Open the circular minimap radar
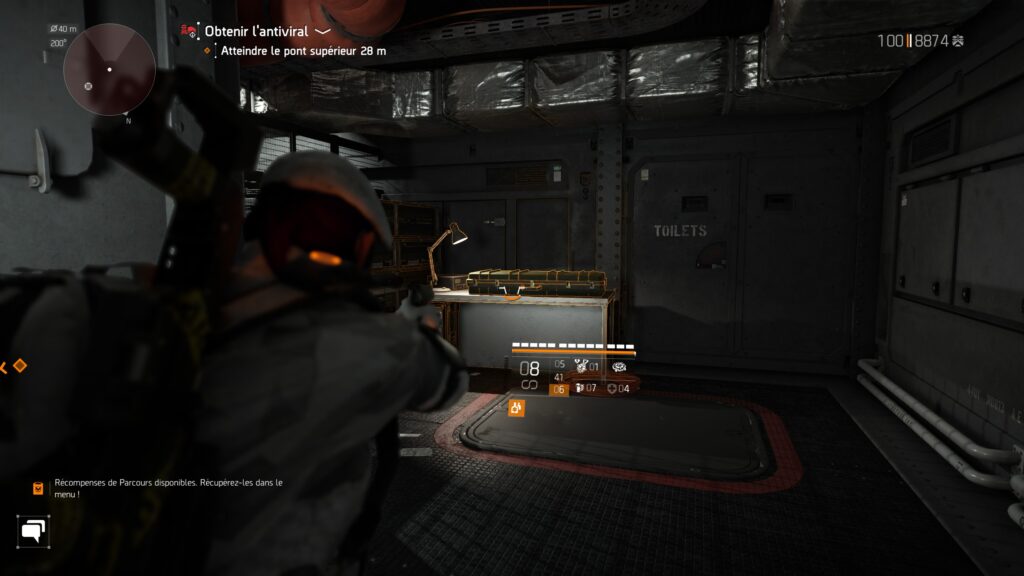The height and width of the screenshot is (576, 1024). [x=109, y=70]
